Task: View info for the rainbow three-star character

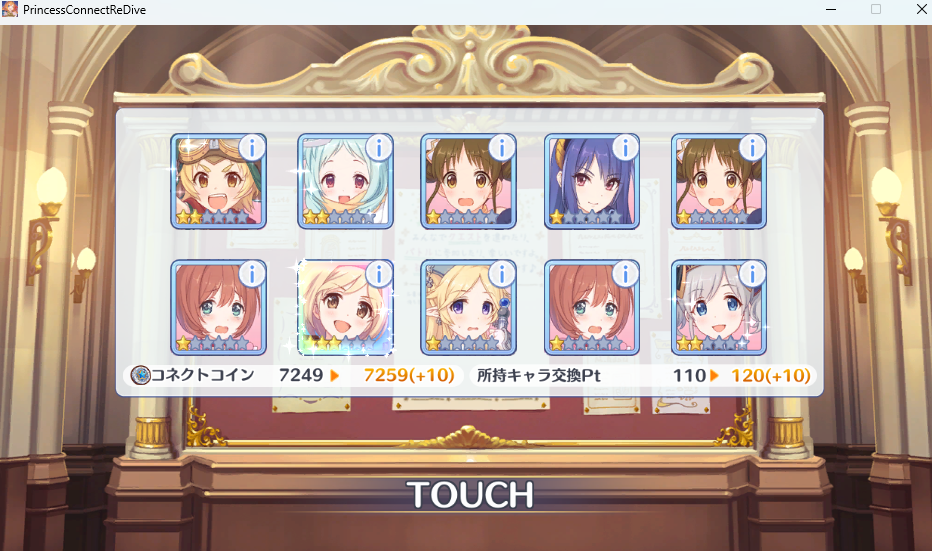Action: click(378, 273)
